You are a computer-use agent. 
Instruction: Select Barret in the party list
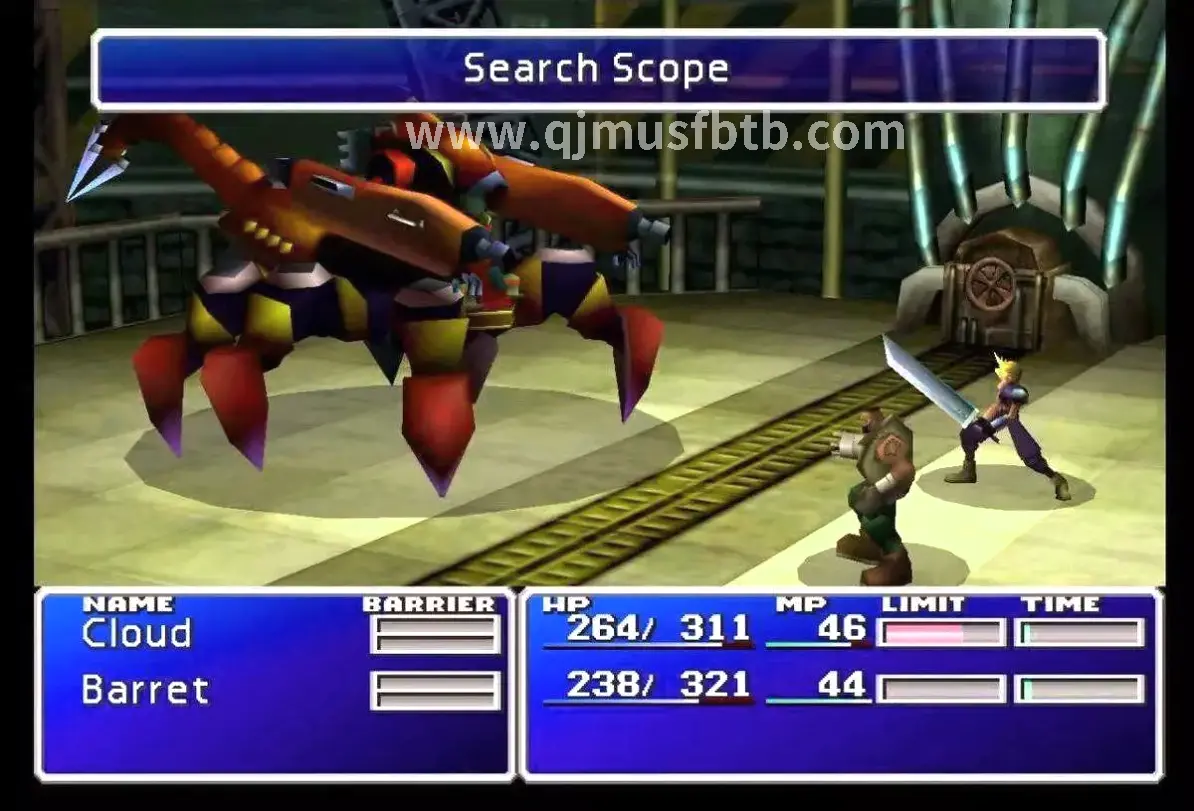pos(145,690)
